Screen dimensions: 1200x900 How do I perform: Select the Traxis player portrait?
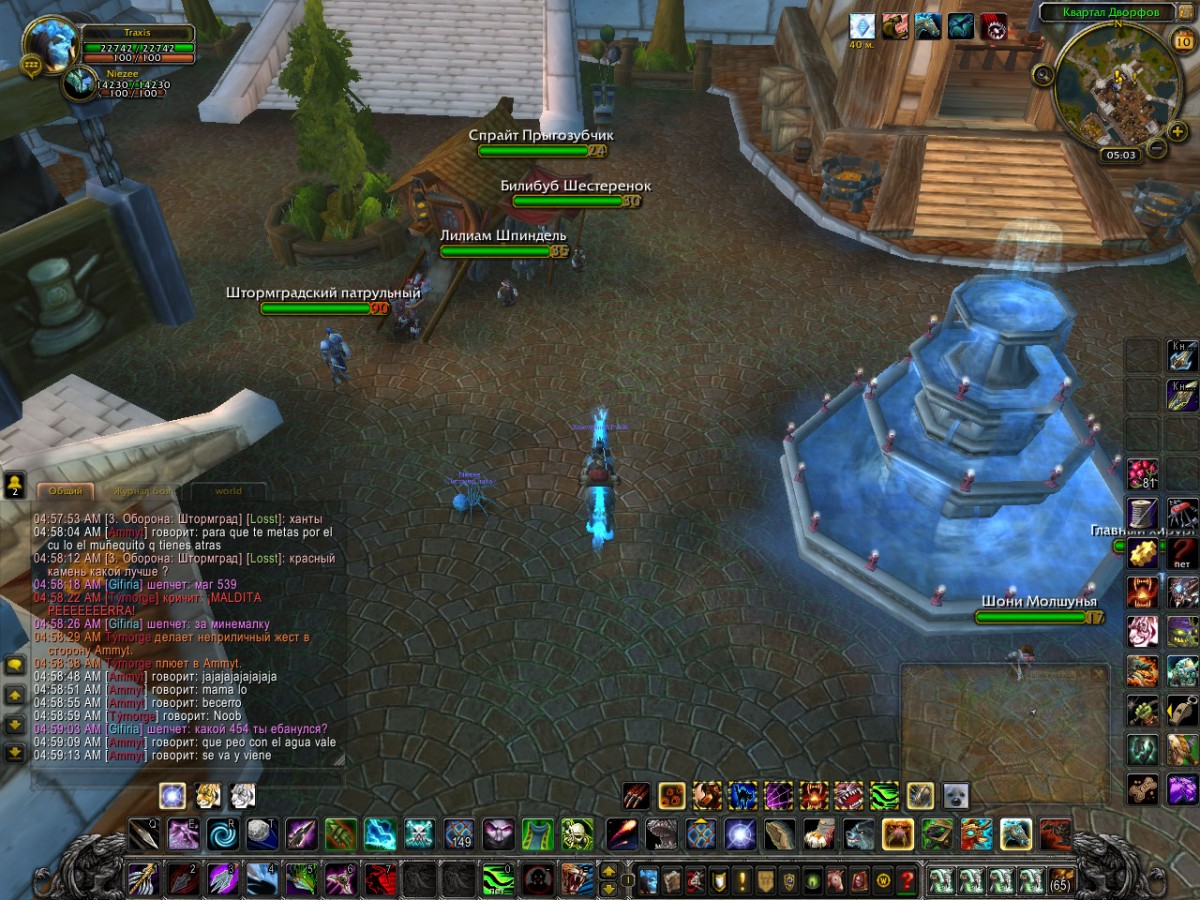(50, 43)
